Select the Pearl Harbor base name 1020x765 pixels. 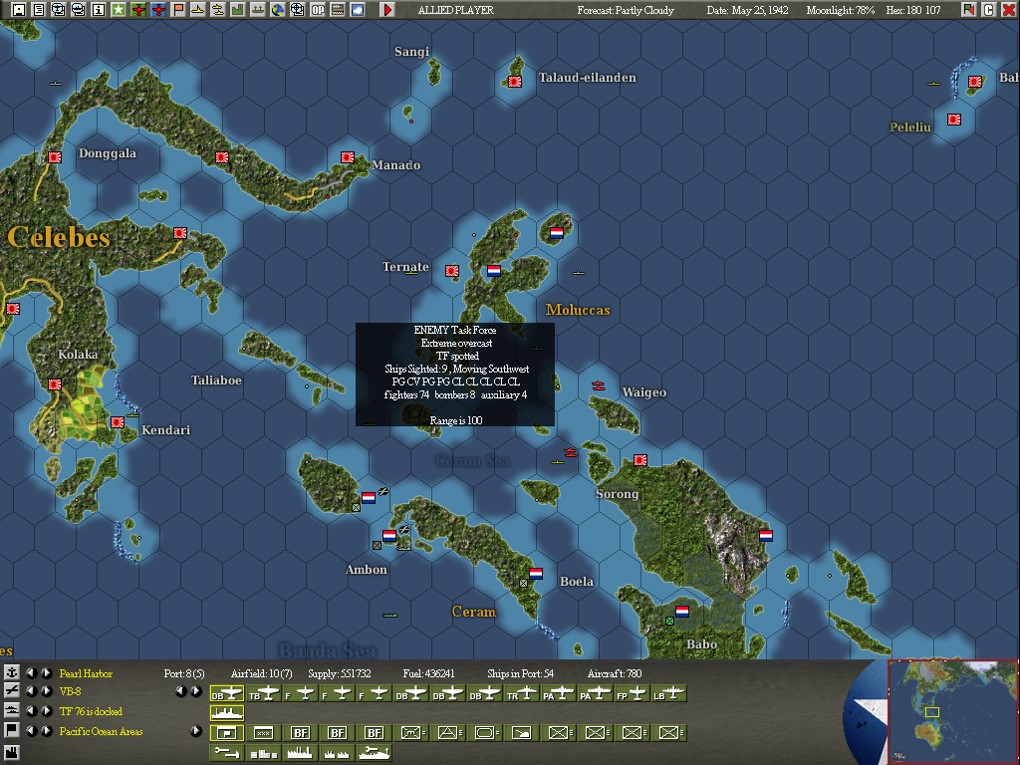pyautogui.click(x=86, y=674)
